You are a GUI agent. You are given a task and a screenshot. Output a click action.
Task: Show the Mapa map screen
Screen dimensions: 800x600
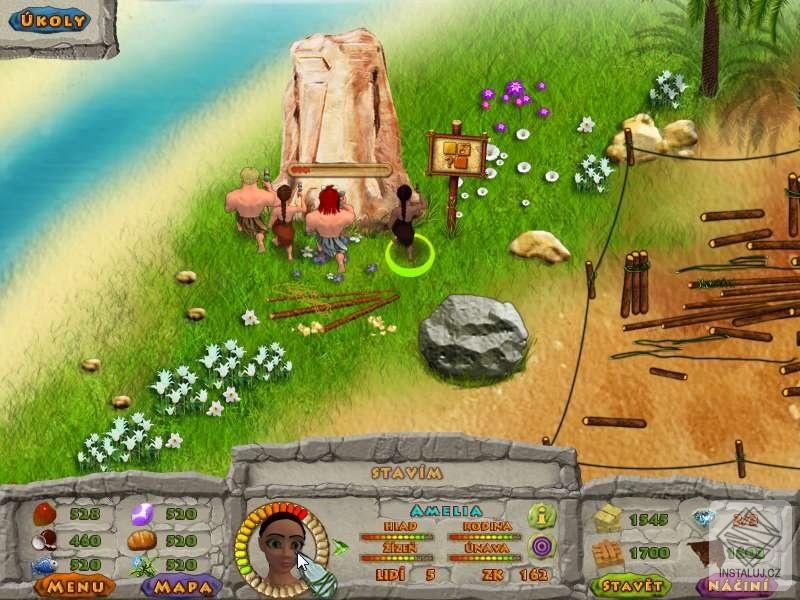pos(181,585)
